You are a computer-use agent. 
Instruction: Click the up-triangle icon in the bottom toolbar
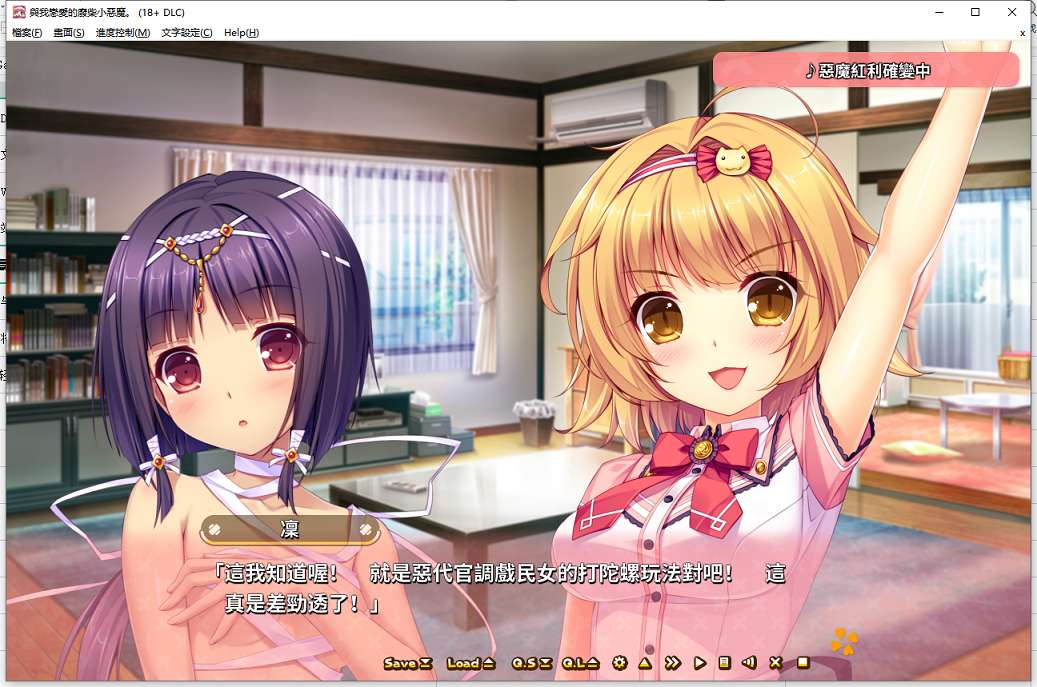[646, 663]
